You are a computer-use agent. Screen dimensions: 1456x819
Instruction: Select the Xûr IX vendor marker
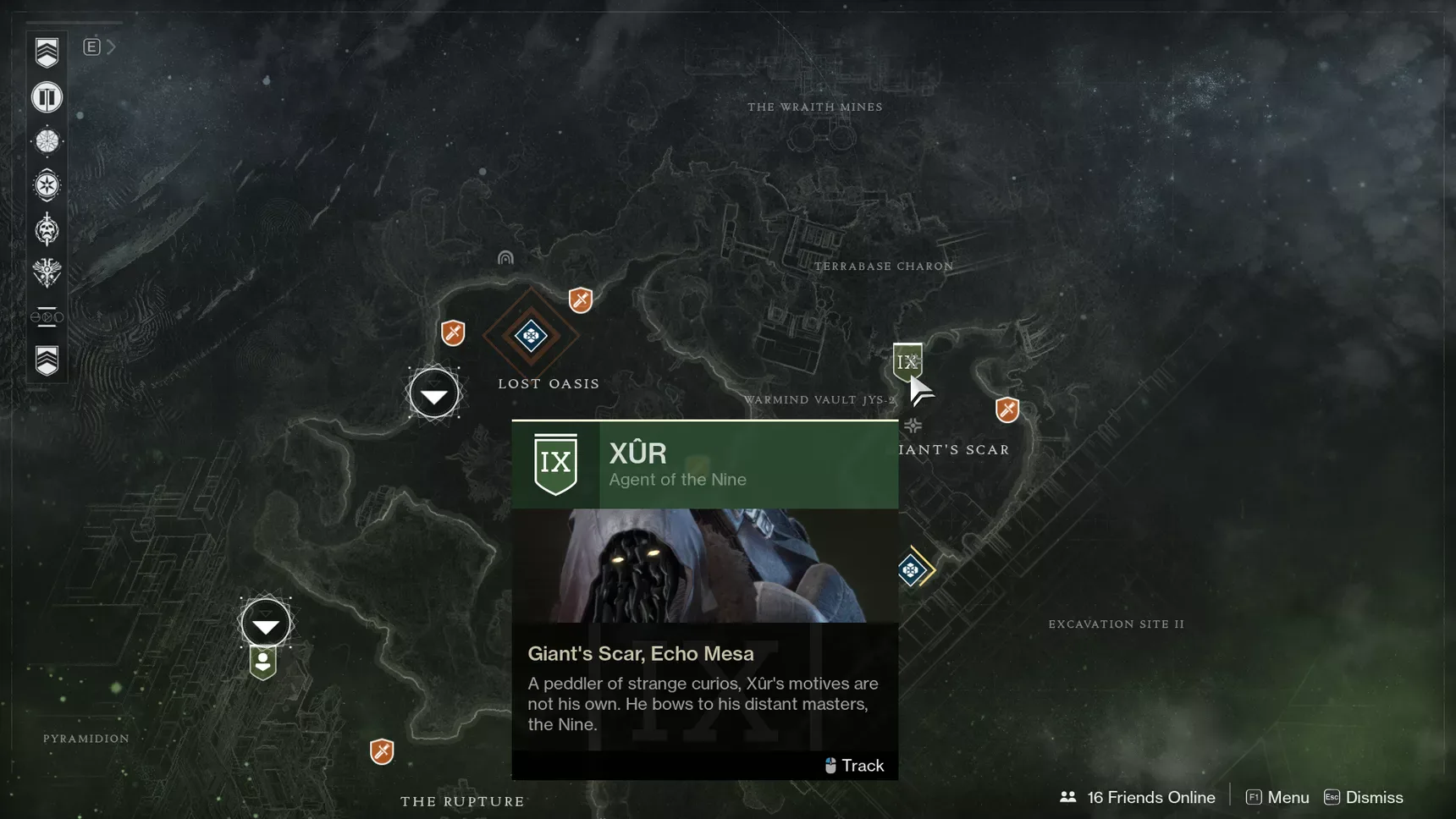tap(907, 361)
